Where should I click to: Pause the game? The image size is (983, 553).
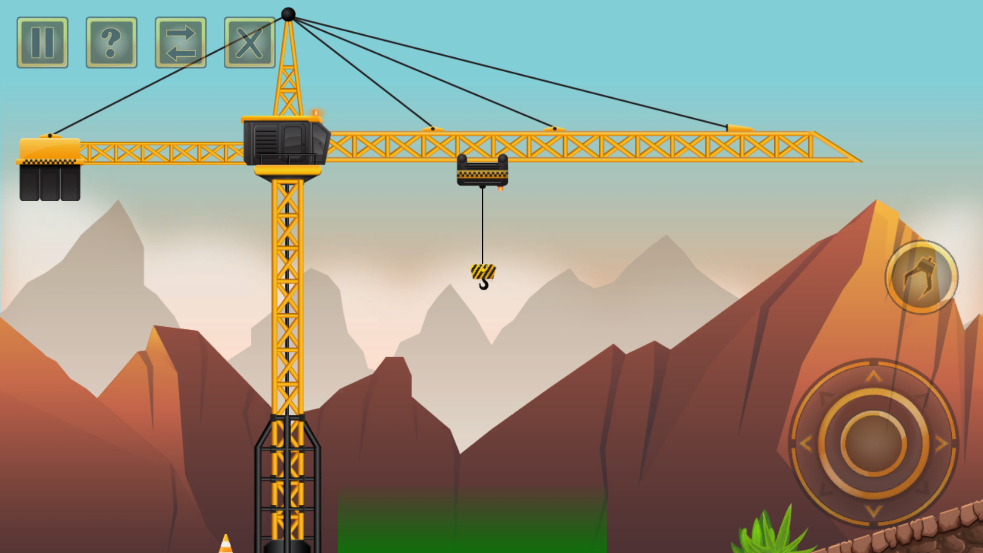[42, 43]
